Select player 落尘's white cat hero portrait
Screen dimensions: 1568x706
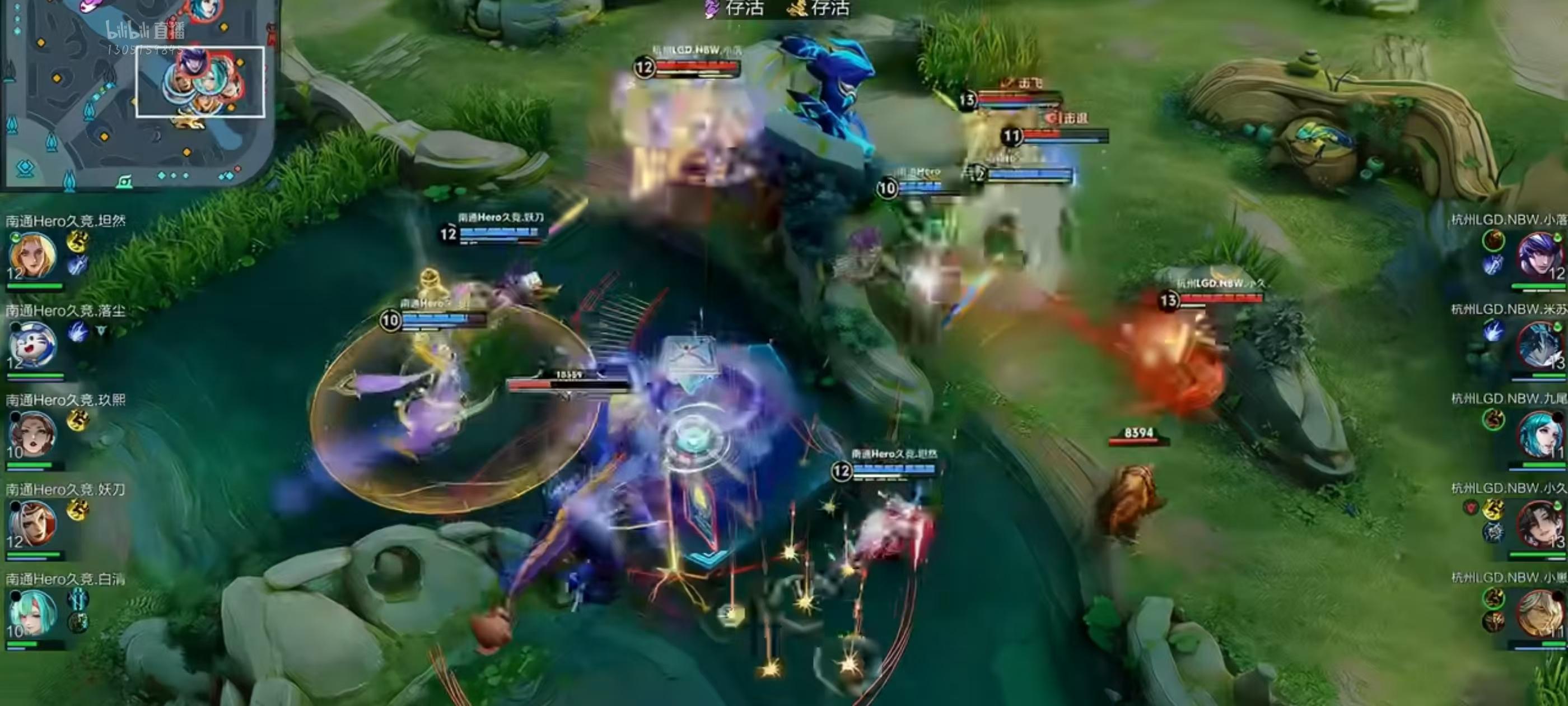[x=32, y=345]
